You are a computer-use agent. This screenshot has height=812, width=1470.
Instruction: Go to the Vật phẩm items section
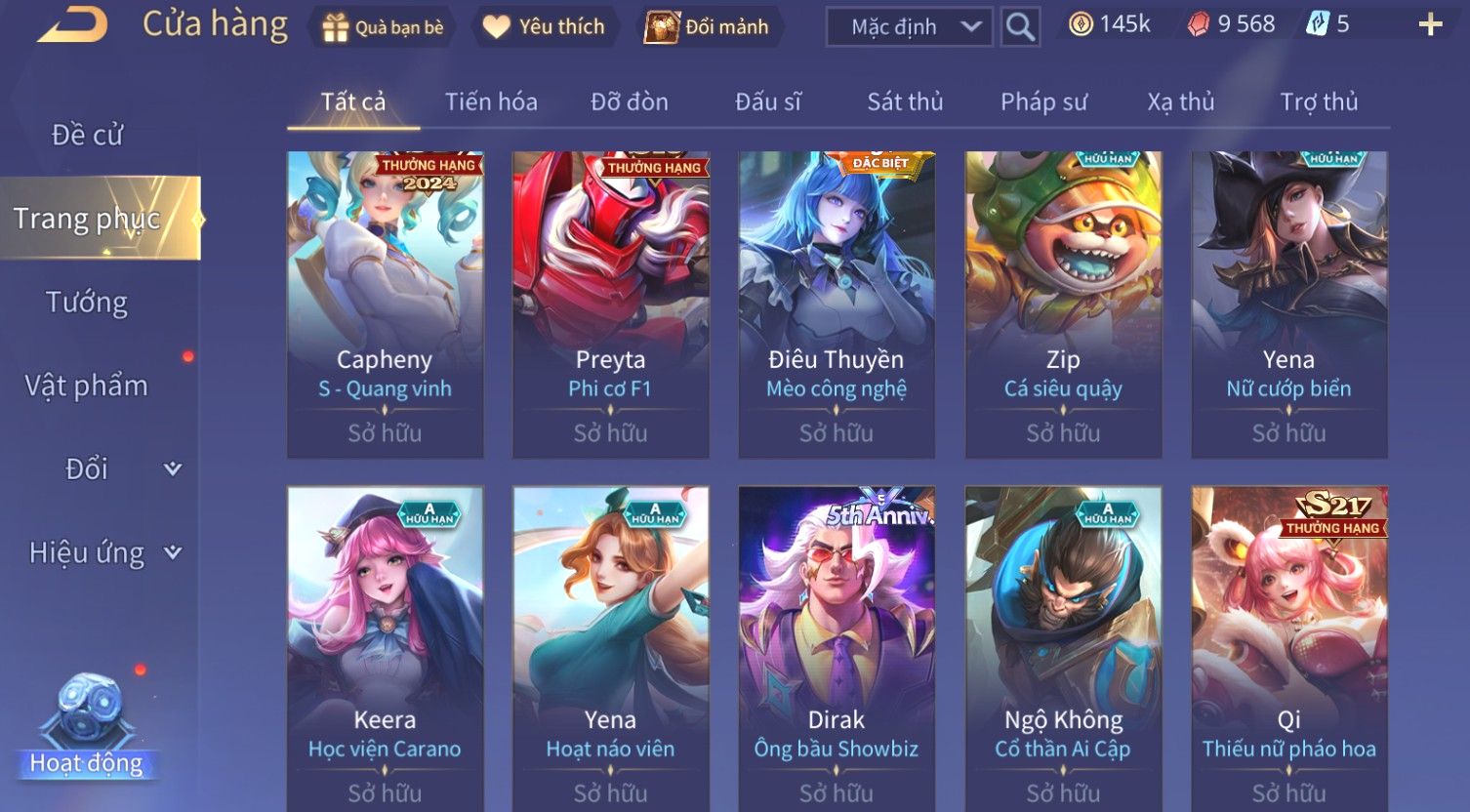pos(87,386)
